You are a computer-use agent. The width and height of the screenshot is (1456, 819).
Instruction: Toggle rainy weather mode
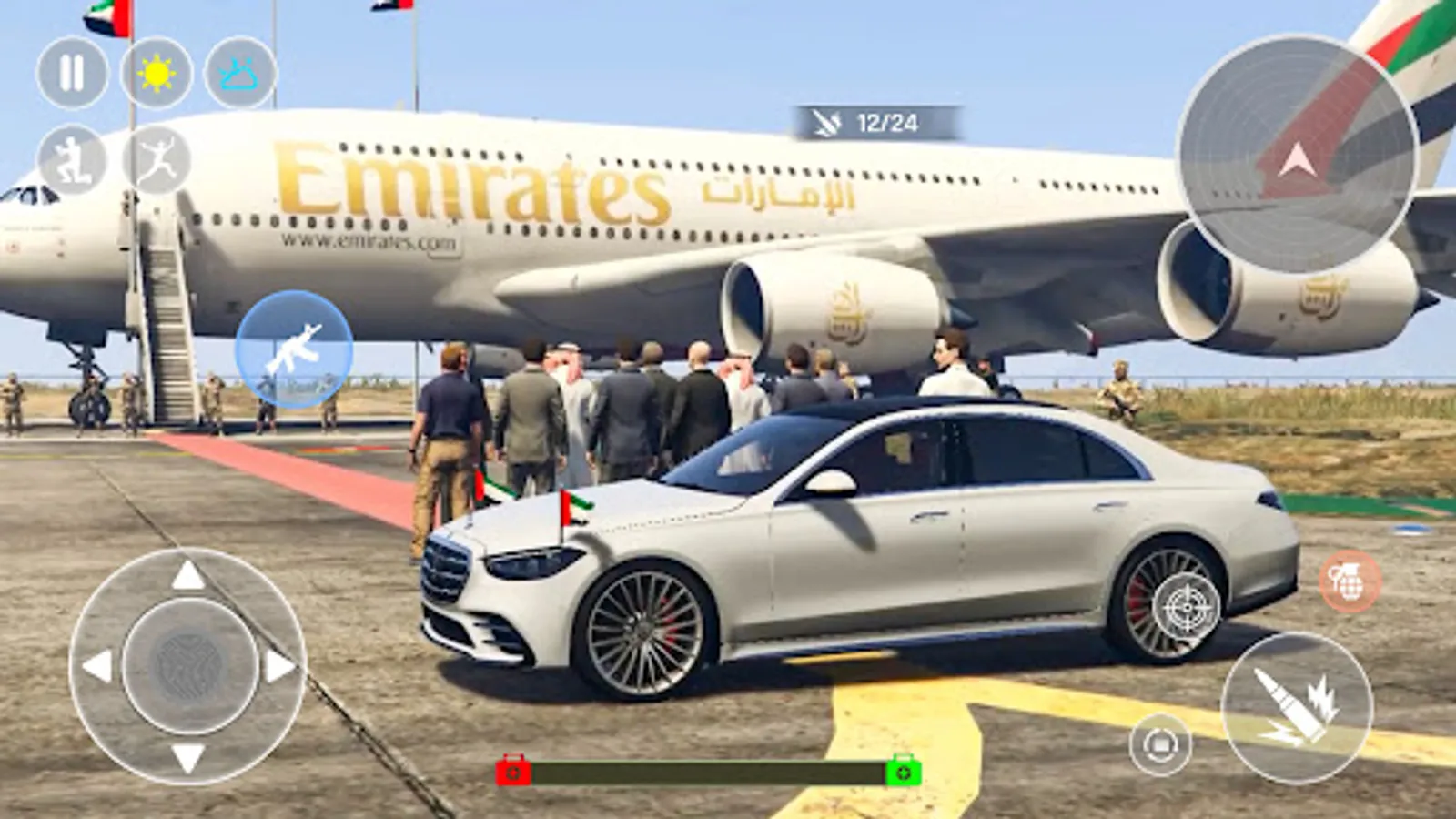click(239, 73)
